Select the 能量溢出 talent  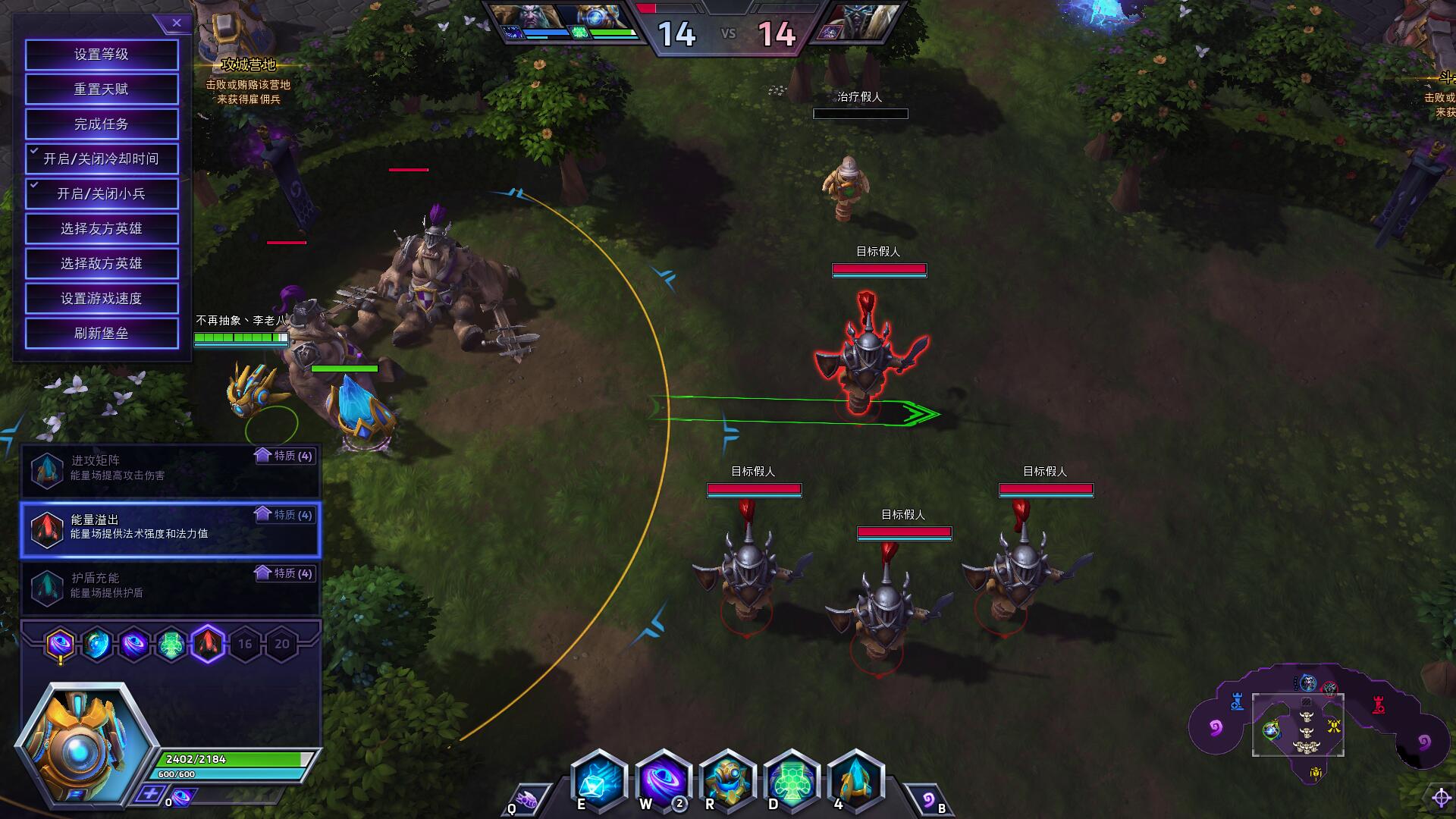tap(171, 529)
